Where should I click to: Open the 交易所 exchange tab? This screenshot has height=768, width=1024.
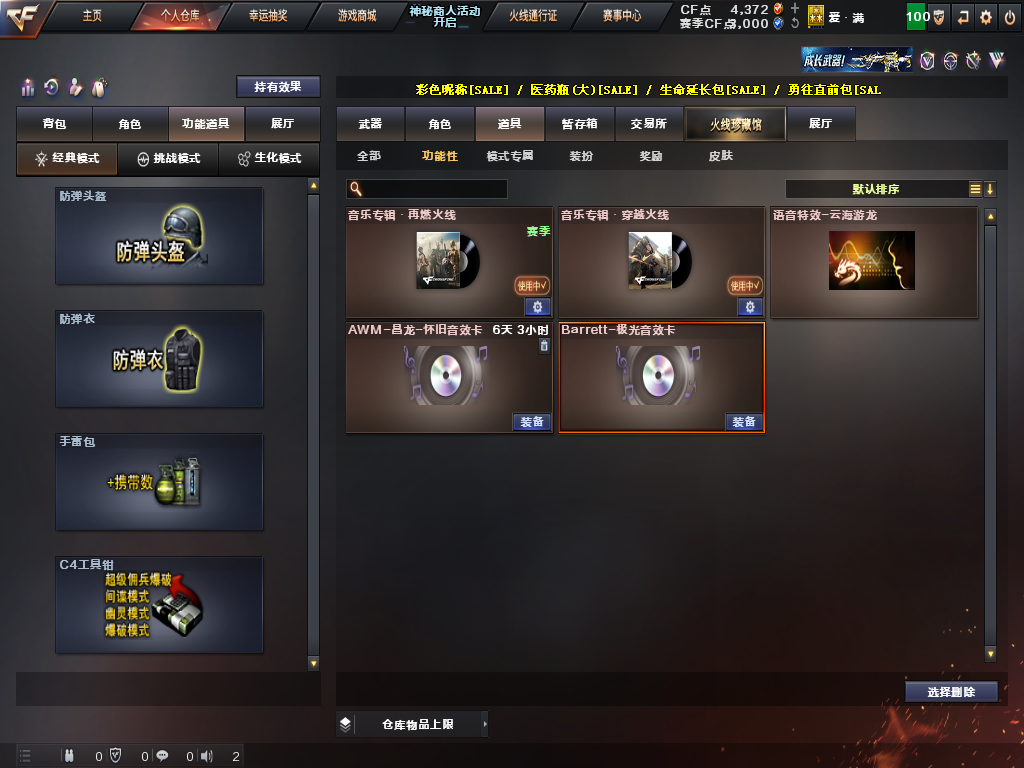click(648, 124)
